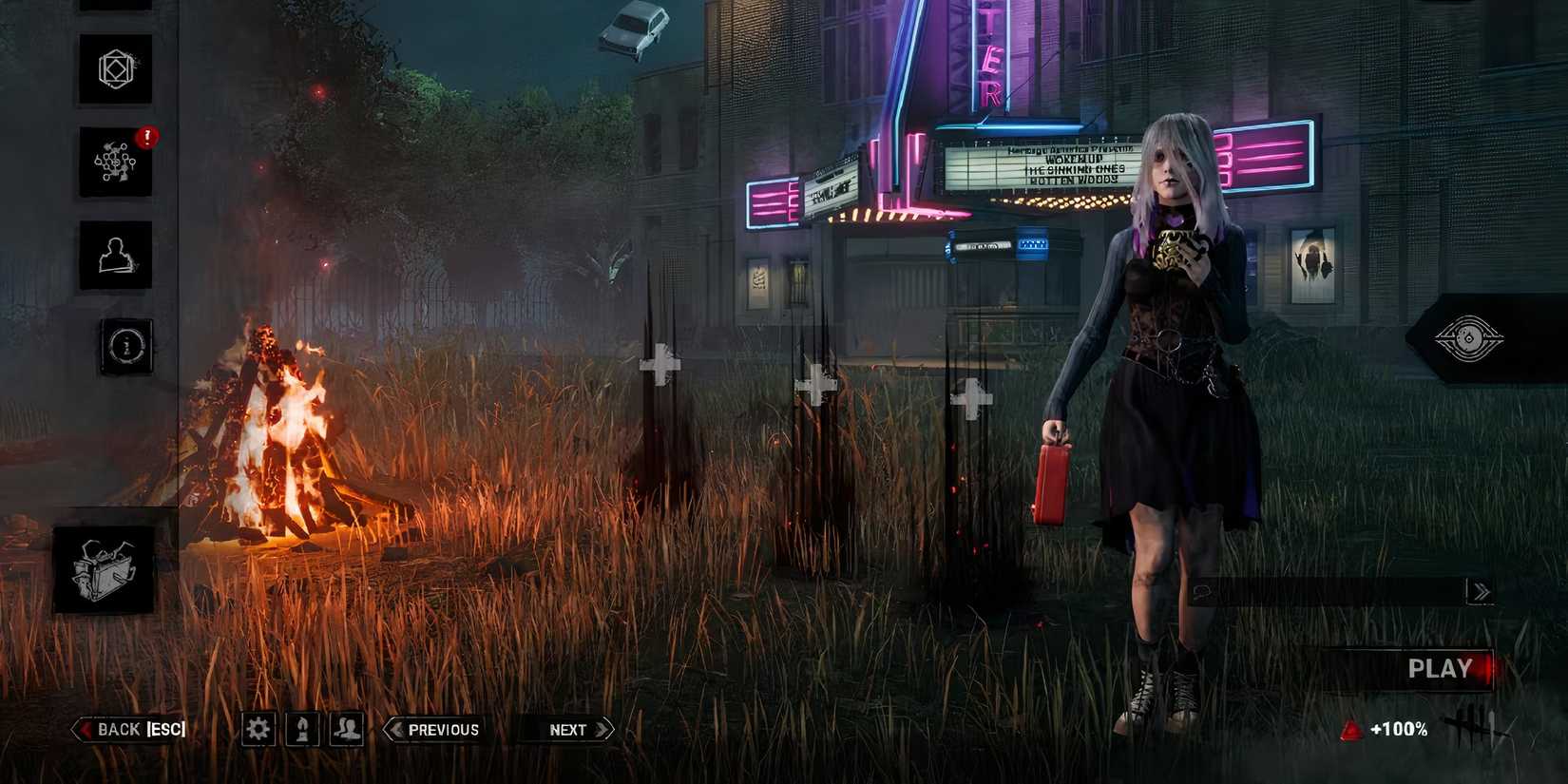The height and width of the screenshot is (784, 1568).
Task: Open game settings with the gear icon
Action: (258, 730)
